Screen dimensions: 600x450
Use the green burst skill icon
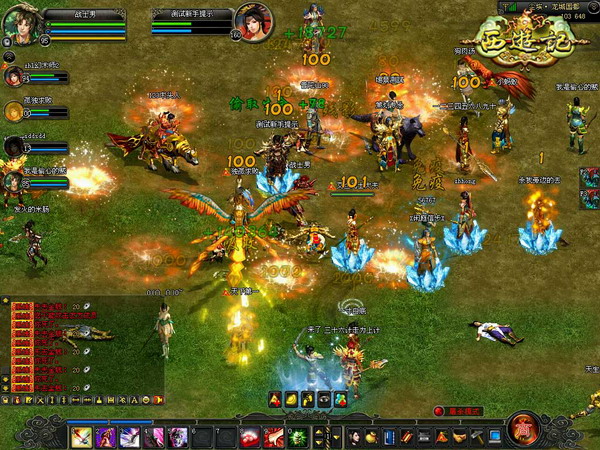297,436
